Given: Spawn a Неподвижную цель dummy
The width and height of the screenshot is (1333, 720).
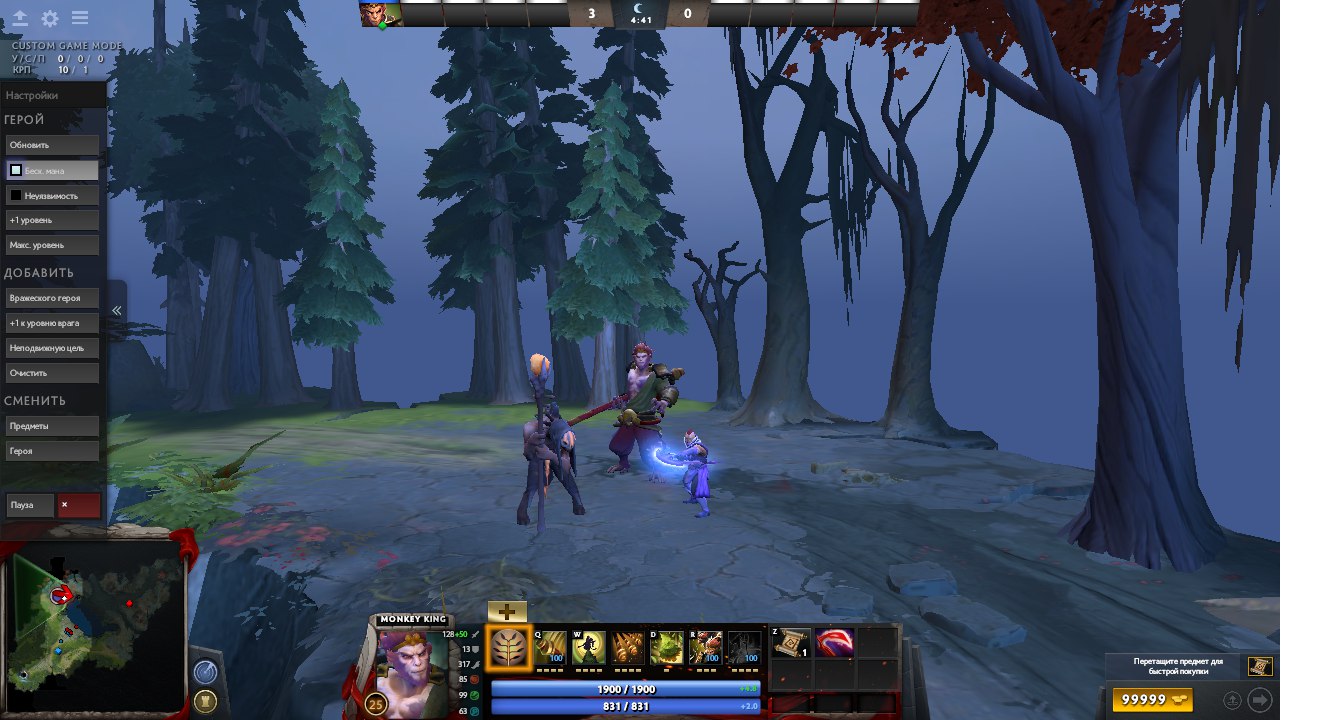Looking at the screenshot, I should click(x=52, y=348).
